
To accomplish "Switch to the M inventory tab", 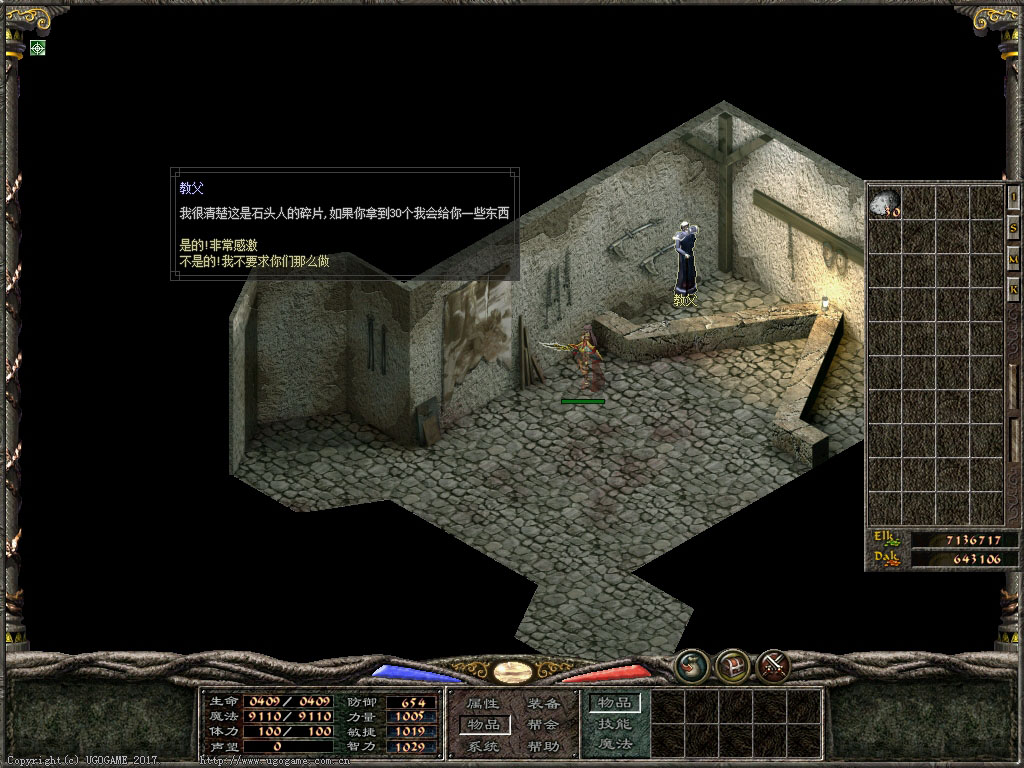I will (x=1013, y=260).
